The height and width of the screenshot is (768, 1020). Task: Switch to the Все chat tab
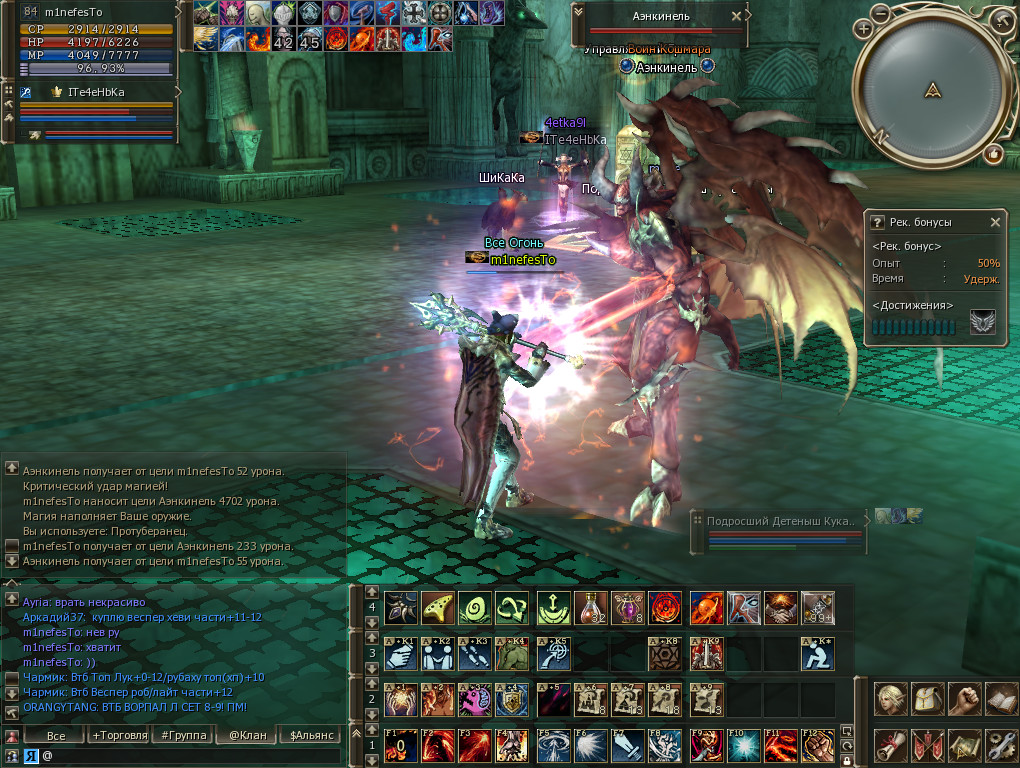pyautogui.click(x=56, y=736)
